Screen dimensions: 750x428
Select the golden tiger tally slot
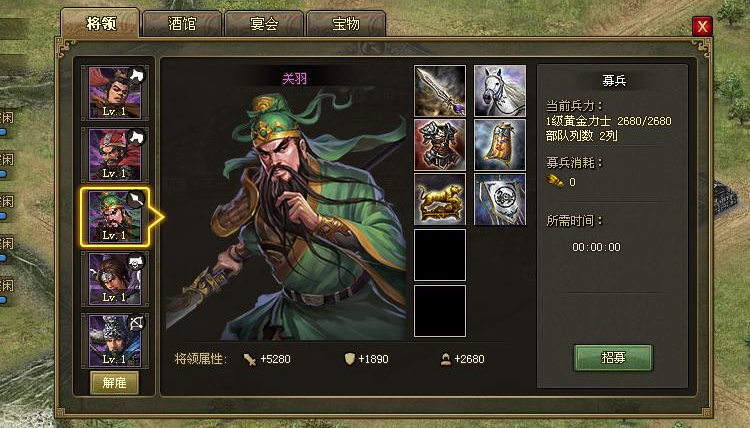coord(440,199)
